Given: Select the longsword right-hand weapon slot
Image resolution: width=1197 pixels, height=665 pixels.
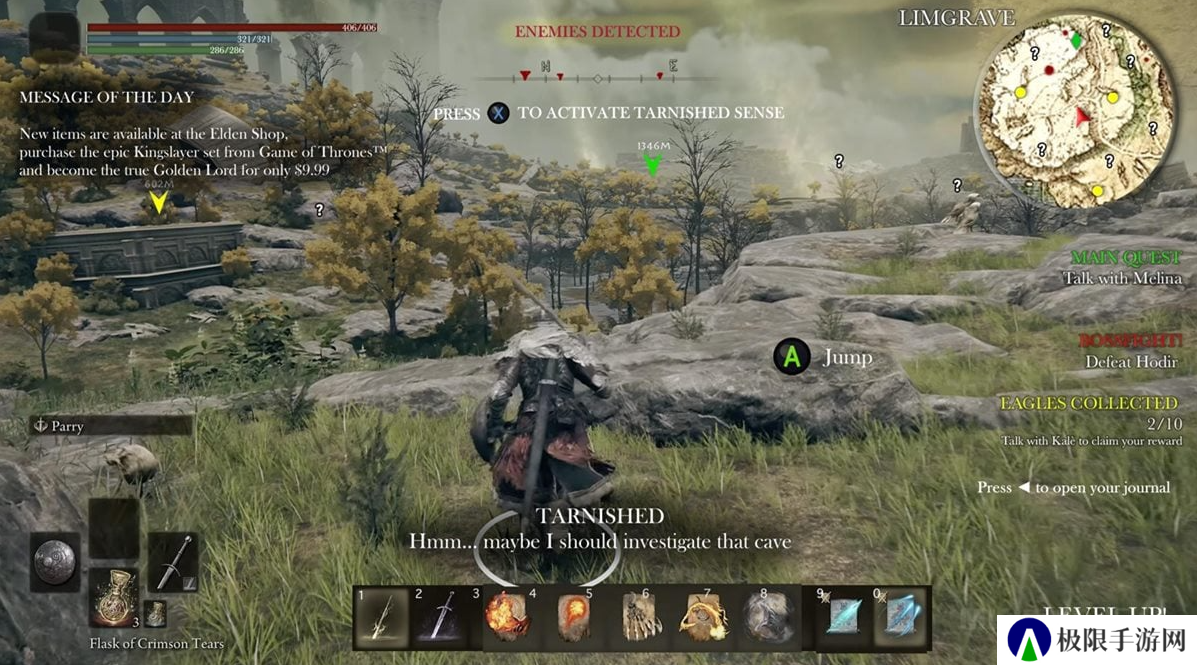Looking at the screenshot, I should [x=172, y=561].
